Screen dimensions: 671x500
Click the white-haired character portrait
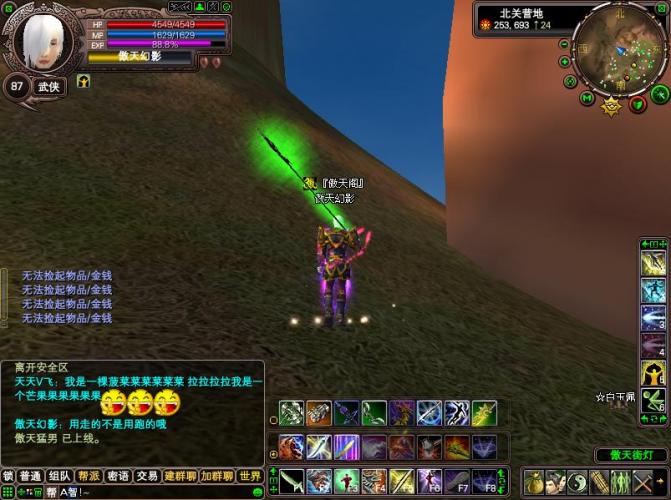click(x=46, y=41)
